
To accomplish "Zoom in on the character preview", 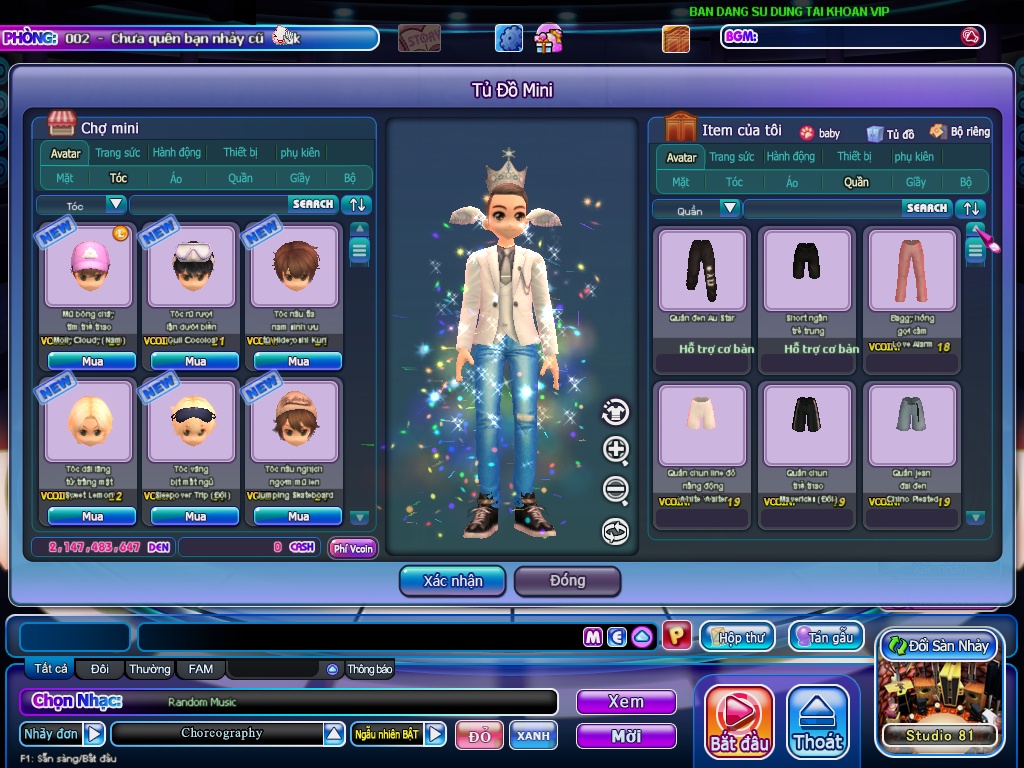I will pyautogui.click(x=616, y=450).
